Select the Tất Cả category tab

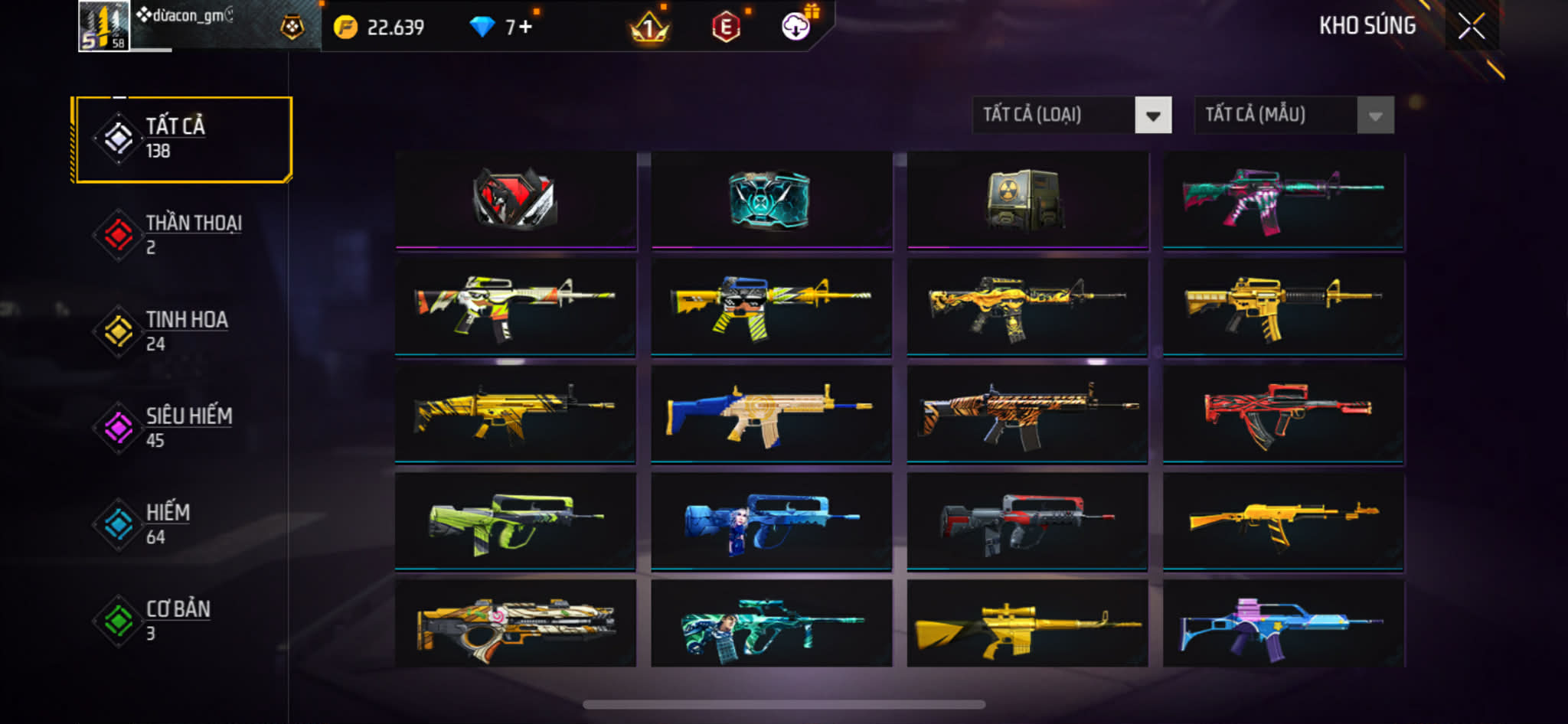(183, 139)
